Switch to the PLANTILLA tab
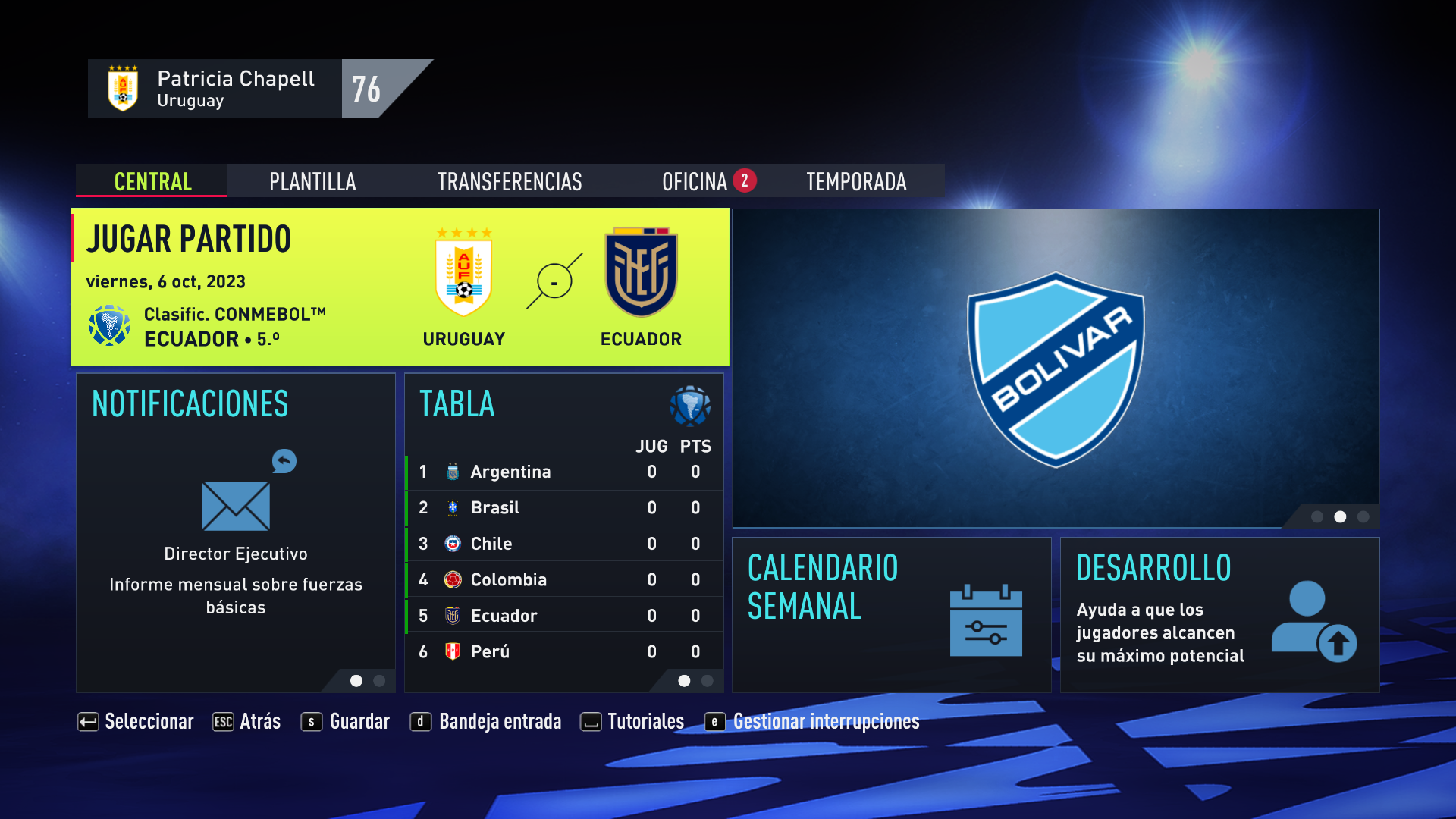The height and width of the screenshot is (819, 1456). coord(312,181)
